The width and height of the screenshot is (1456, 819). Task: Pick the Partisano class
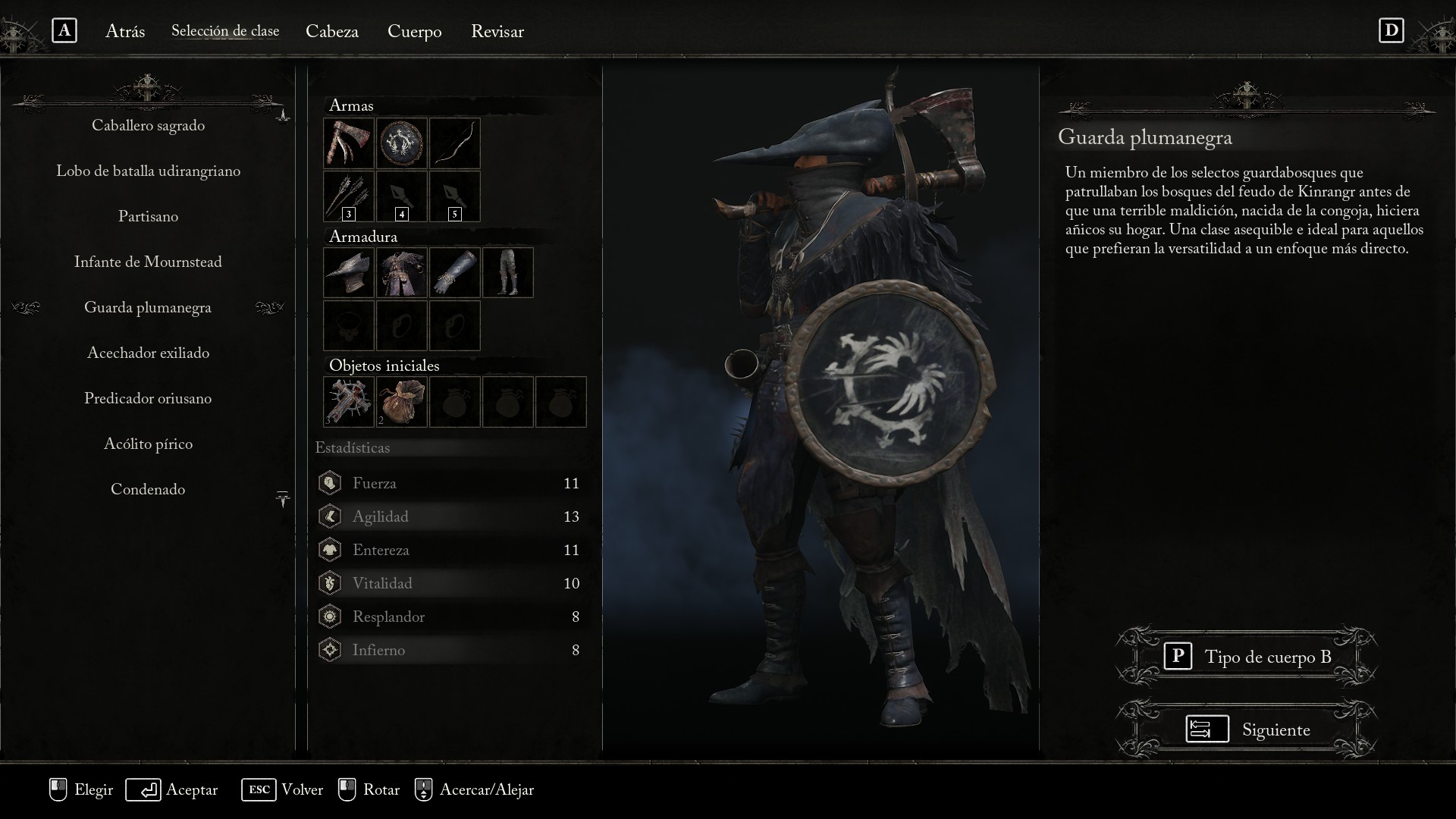148,217
